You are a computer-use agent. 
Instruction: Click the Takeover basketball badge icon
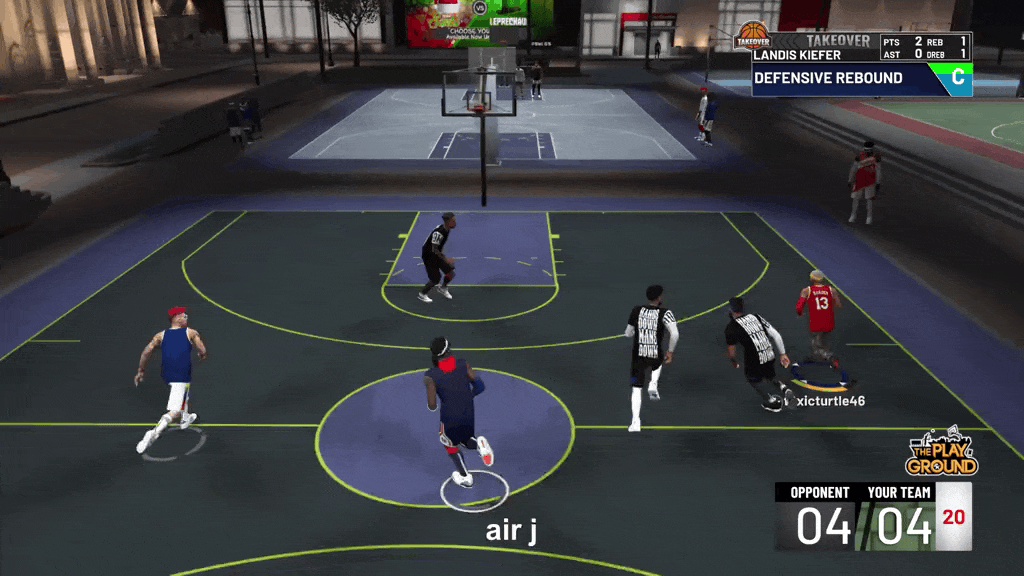752,37
